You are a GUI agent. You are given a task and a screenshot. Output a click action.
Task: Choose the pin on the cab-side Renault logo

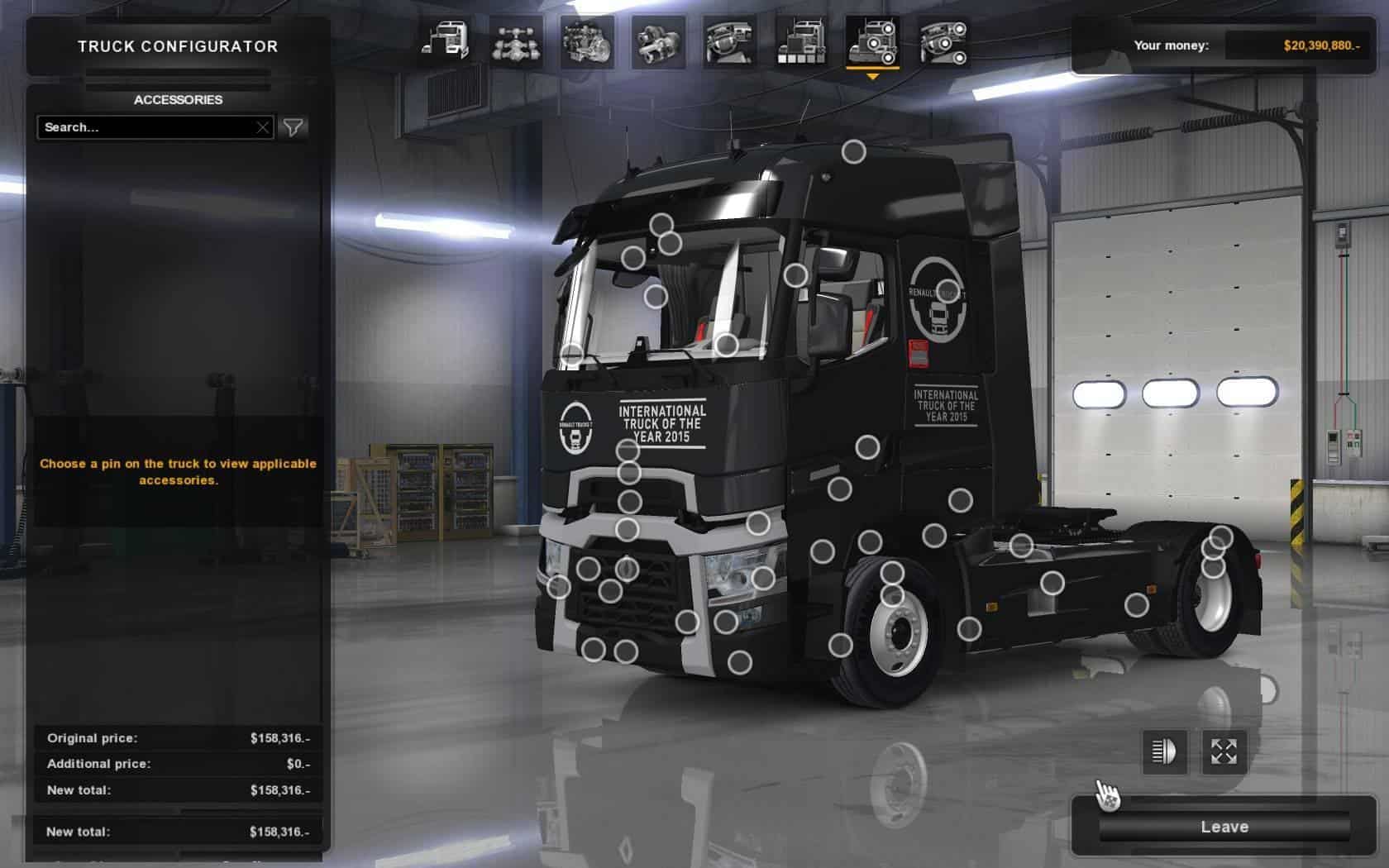pos(947,291)
